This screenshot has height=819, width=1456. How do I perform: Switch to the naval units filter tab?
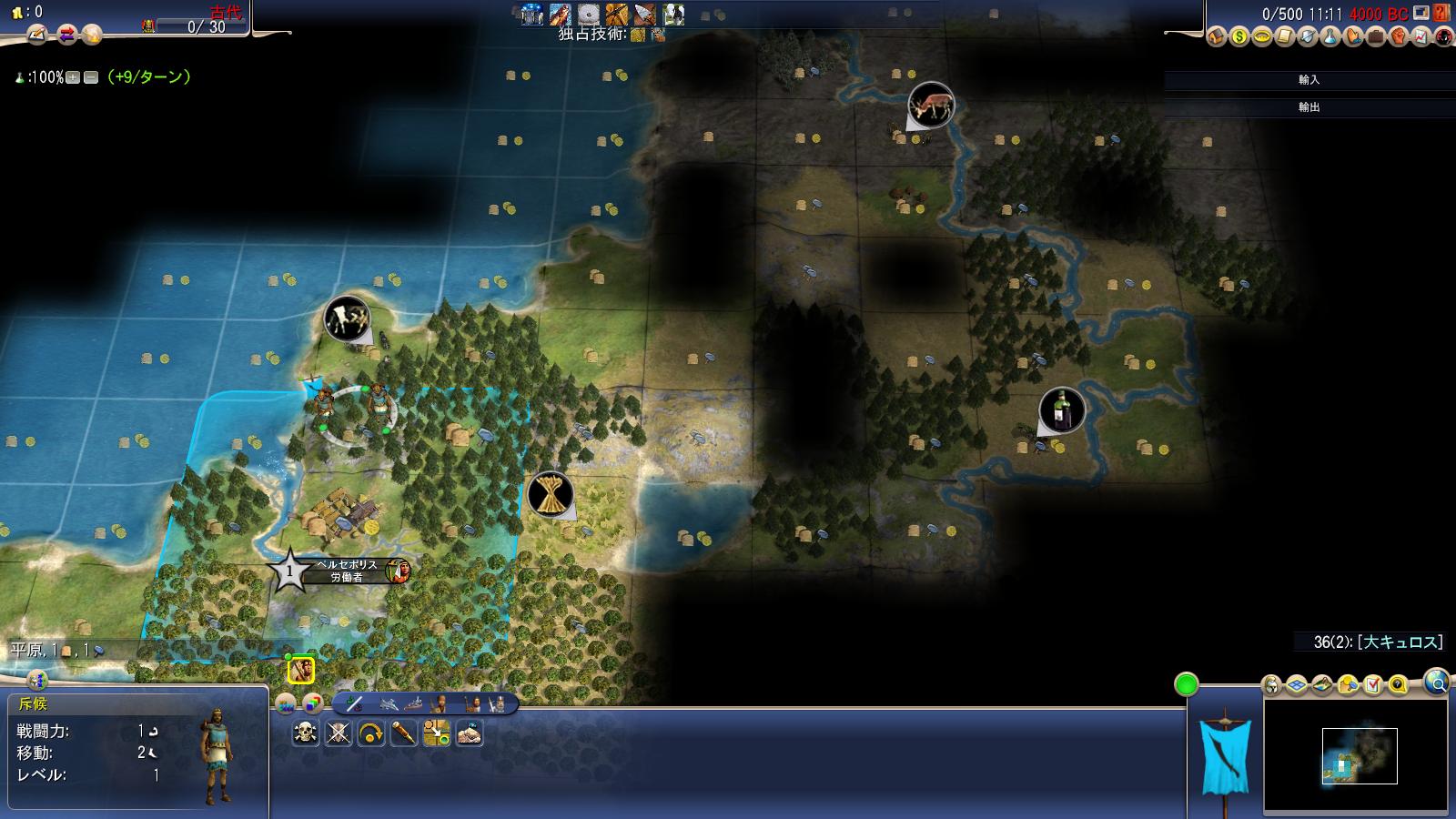tap(413, 704)
